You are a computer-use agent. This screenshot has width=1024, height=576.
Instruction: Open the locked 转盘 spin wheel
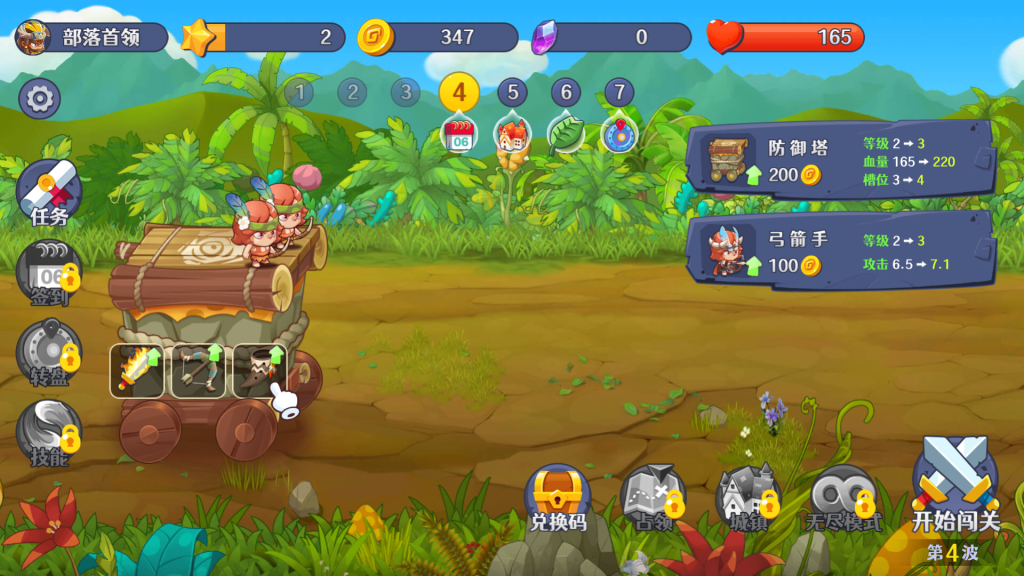pyautogui.click(x=49, y=352)
